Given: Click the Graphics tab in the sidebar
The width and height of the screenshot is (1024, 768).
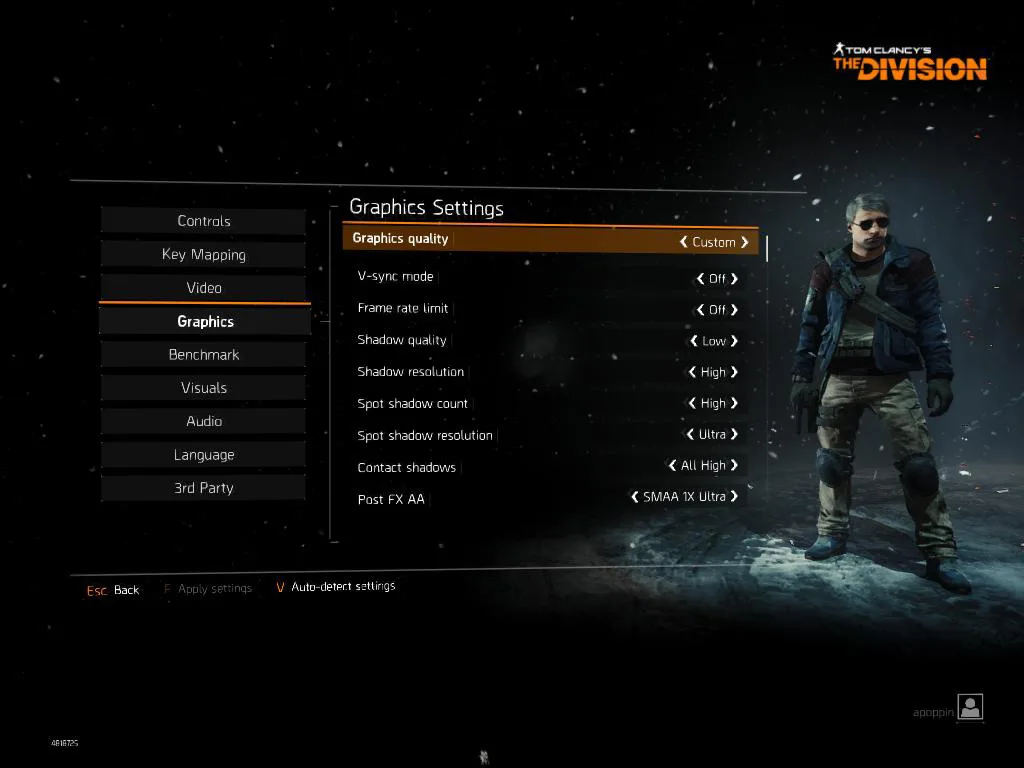Looking at the screenshot, I should pyautogui.click(x=205, y=321).
